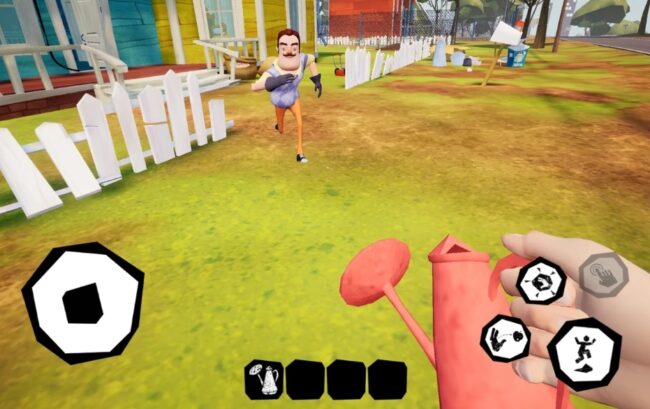Tap the virtual movement joystick
The image size is (650, 409).
[82, 302]
